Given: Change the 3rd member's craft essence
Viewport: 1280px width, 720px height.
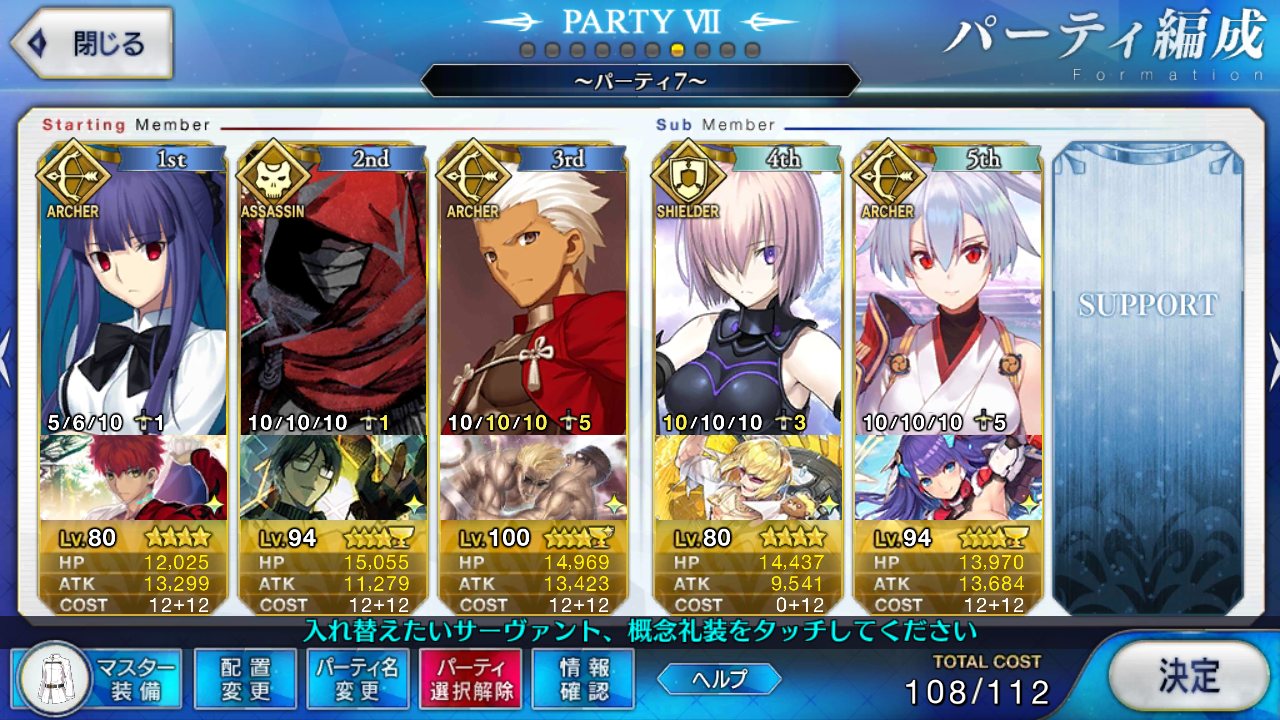Looking at the screenshot, I should tap(533, 478).
